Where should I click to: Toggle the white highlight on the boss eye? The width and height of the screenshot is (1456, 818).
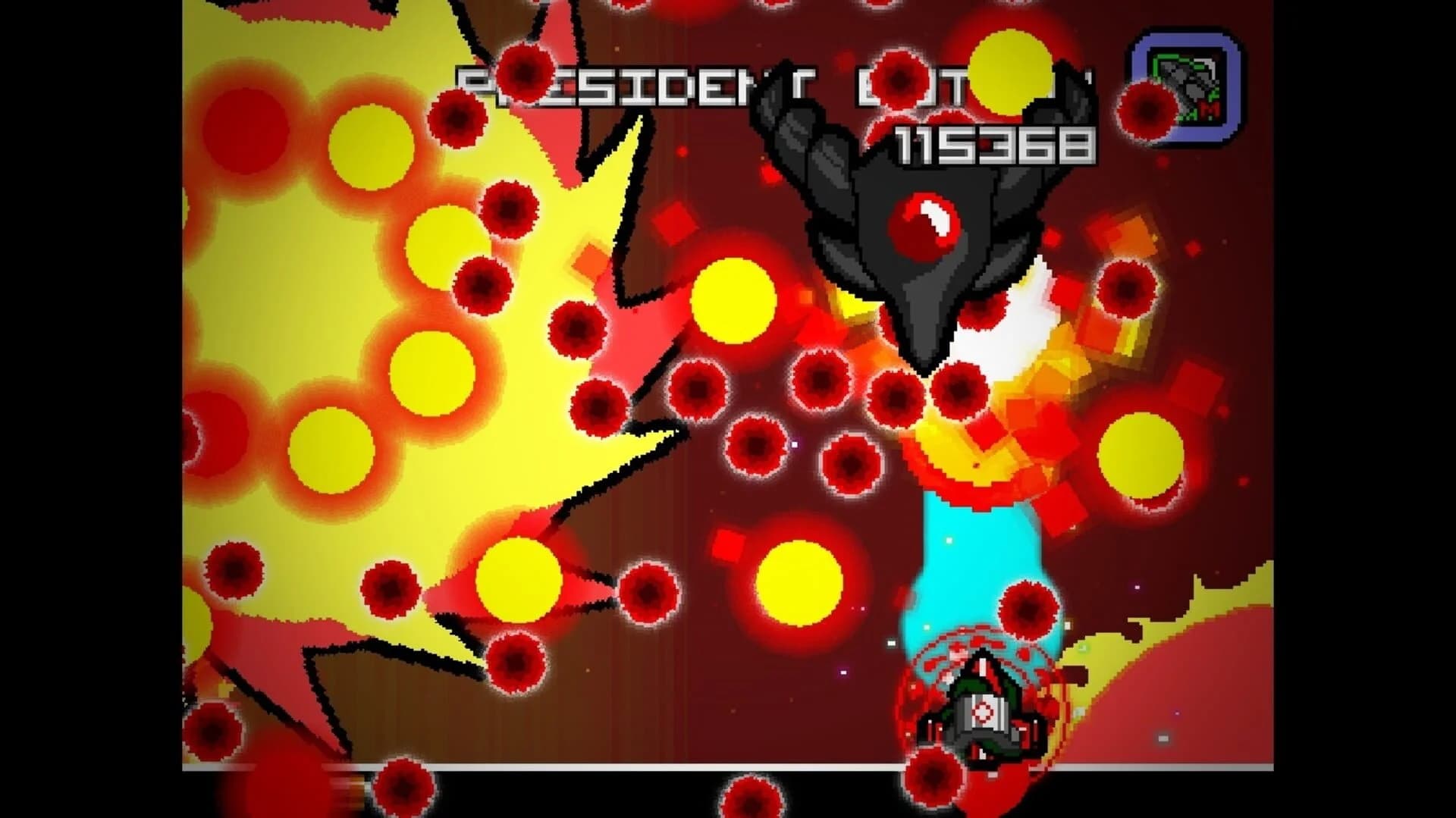click(x=934, y=218)
